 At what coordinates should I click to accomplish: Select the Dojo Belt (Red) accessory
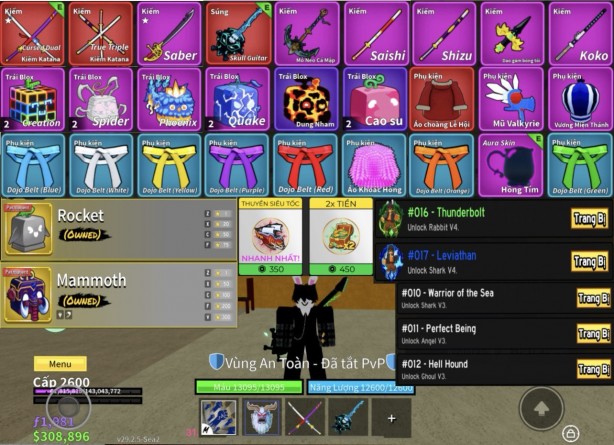pos(306,165)
